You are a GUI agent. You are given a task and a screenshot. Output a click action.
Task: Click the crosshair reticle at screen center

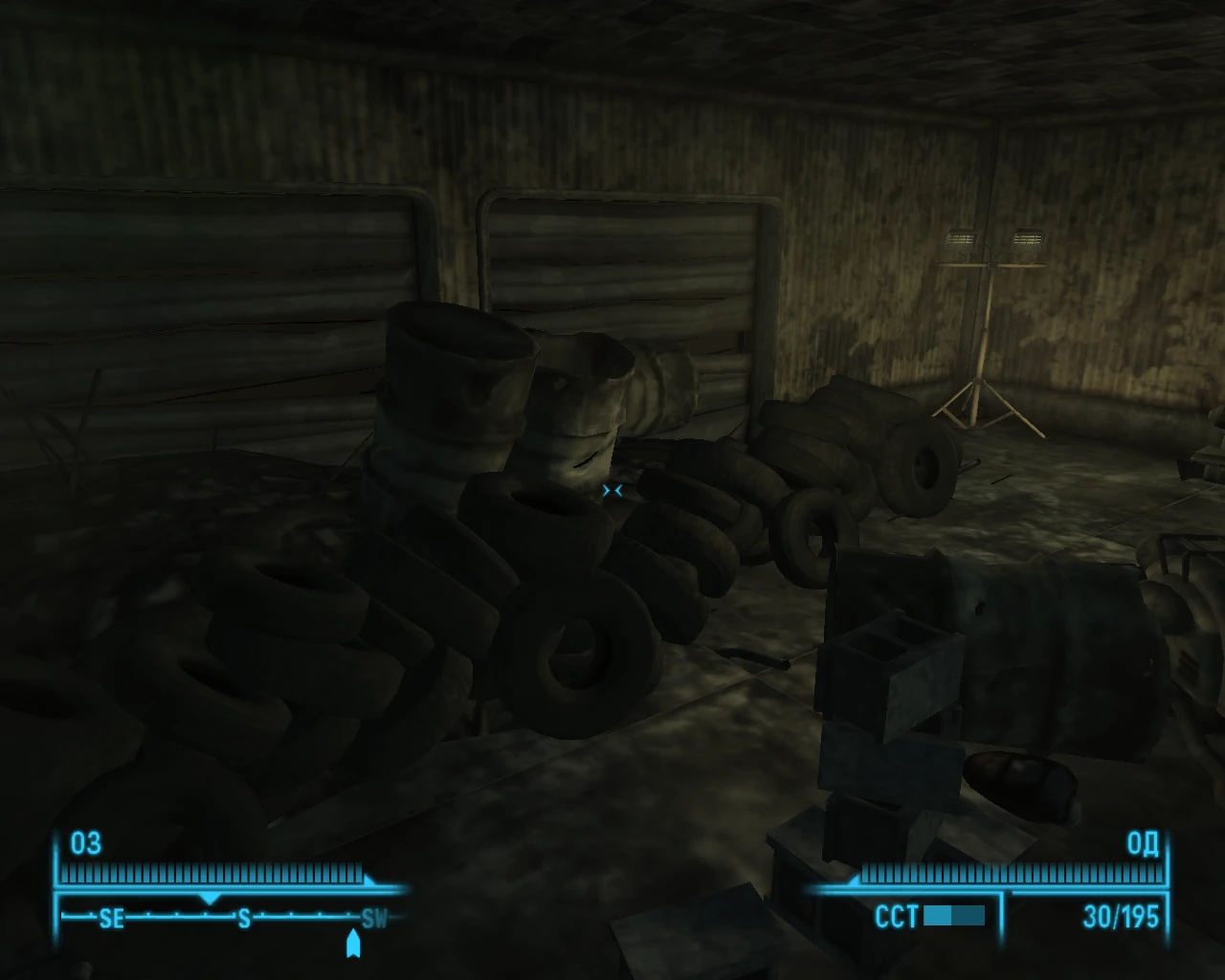[x=612, y=490]
